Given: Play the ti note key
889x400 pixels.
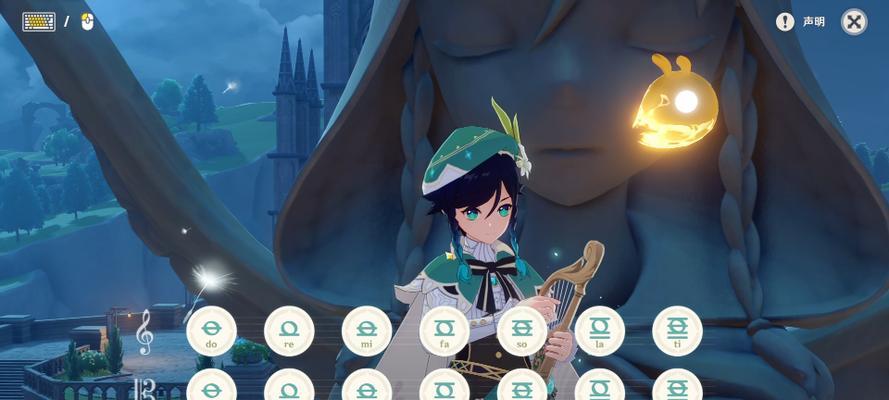Looking at the screenshot, I should click(677, 331).
